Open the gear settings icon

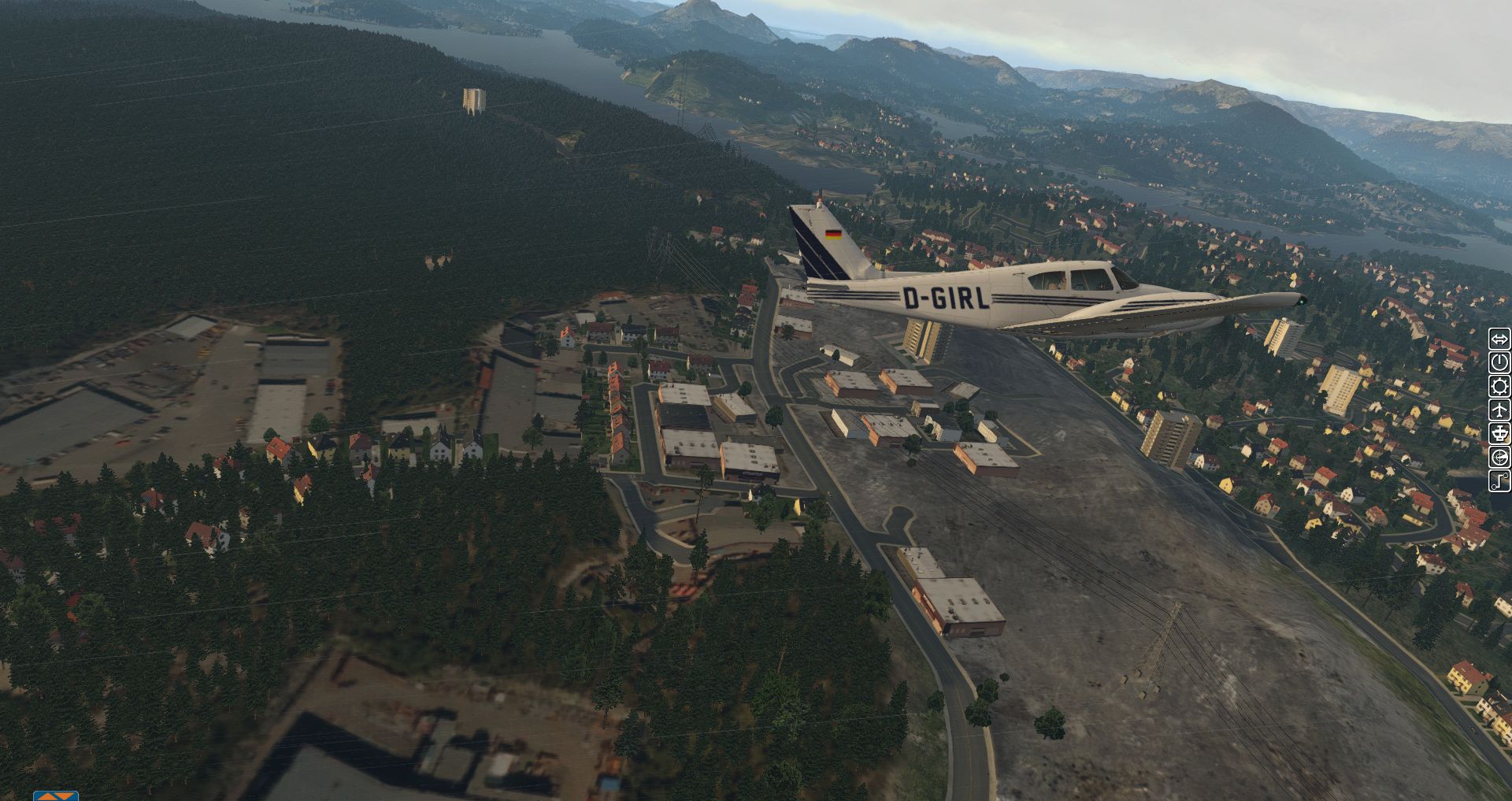click(x=1499, y=386)
